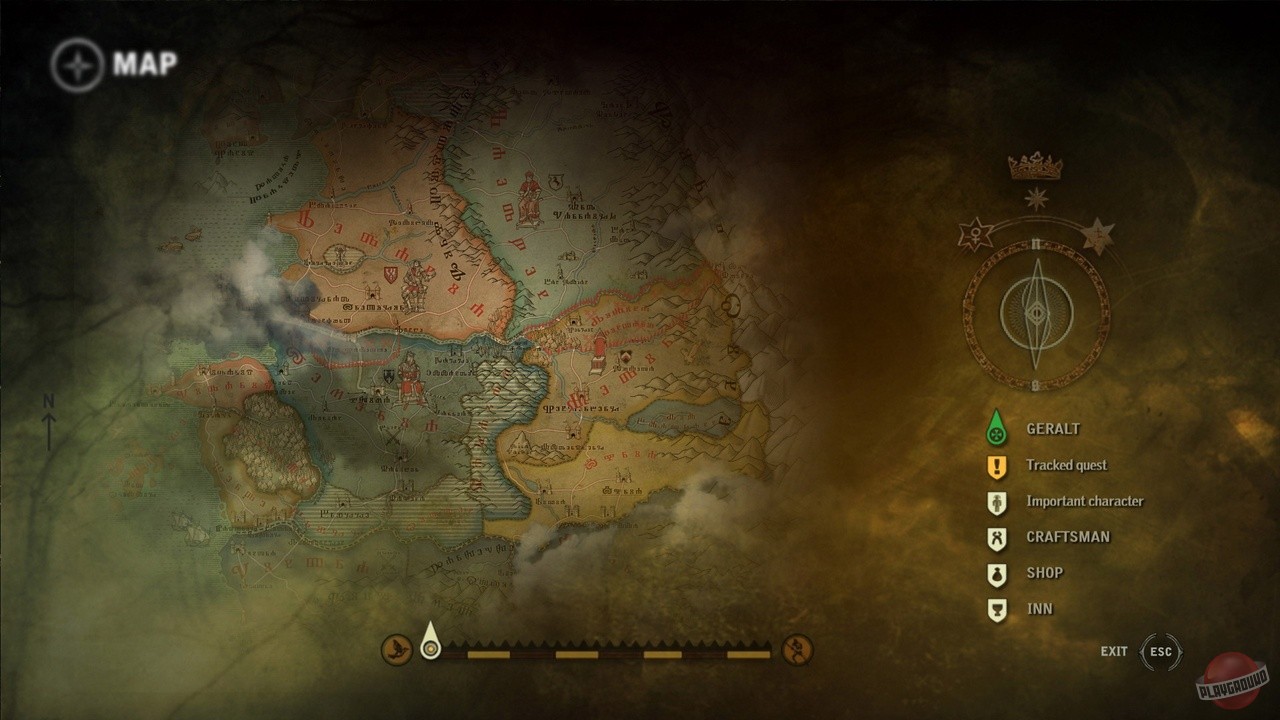The width and height of the screenshot is (1280, 720).
Task: Click the Inn goblet shield icon
Action: pos(995,608)
